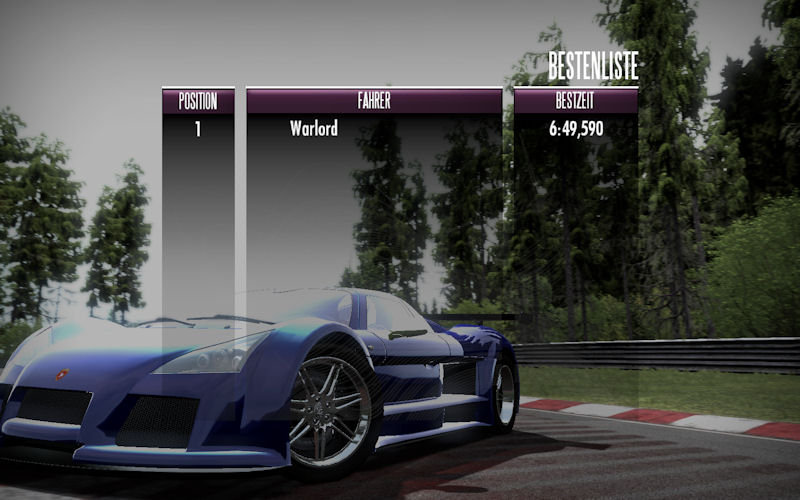This screenshot has height=500, width=800.
Task: Sort by the Position column header
Action: pos(198,101)
